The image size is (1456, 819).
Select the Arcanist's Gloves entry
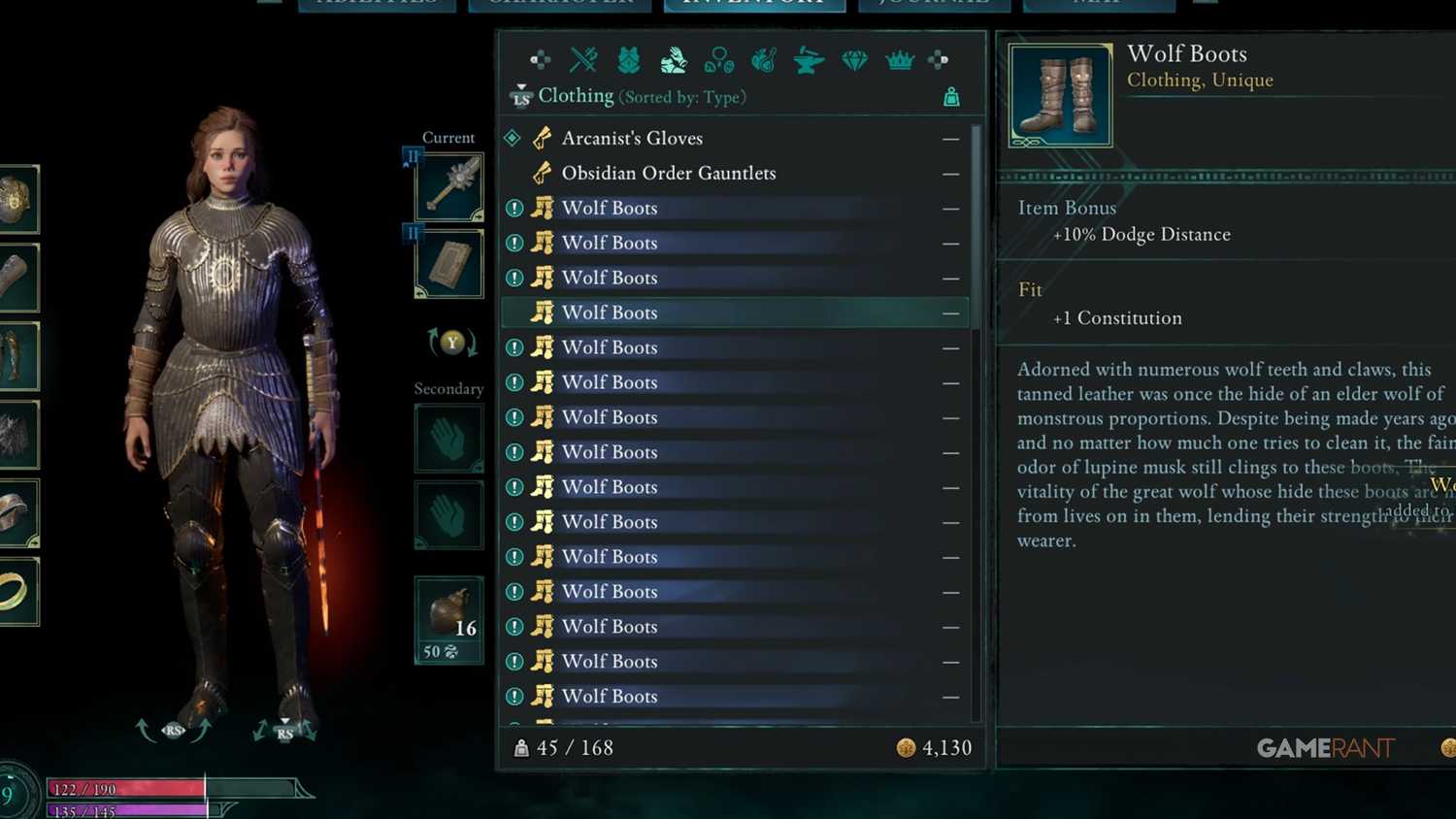click(632, 138)
